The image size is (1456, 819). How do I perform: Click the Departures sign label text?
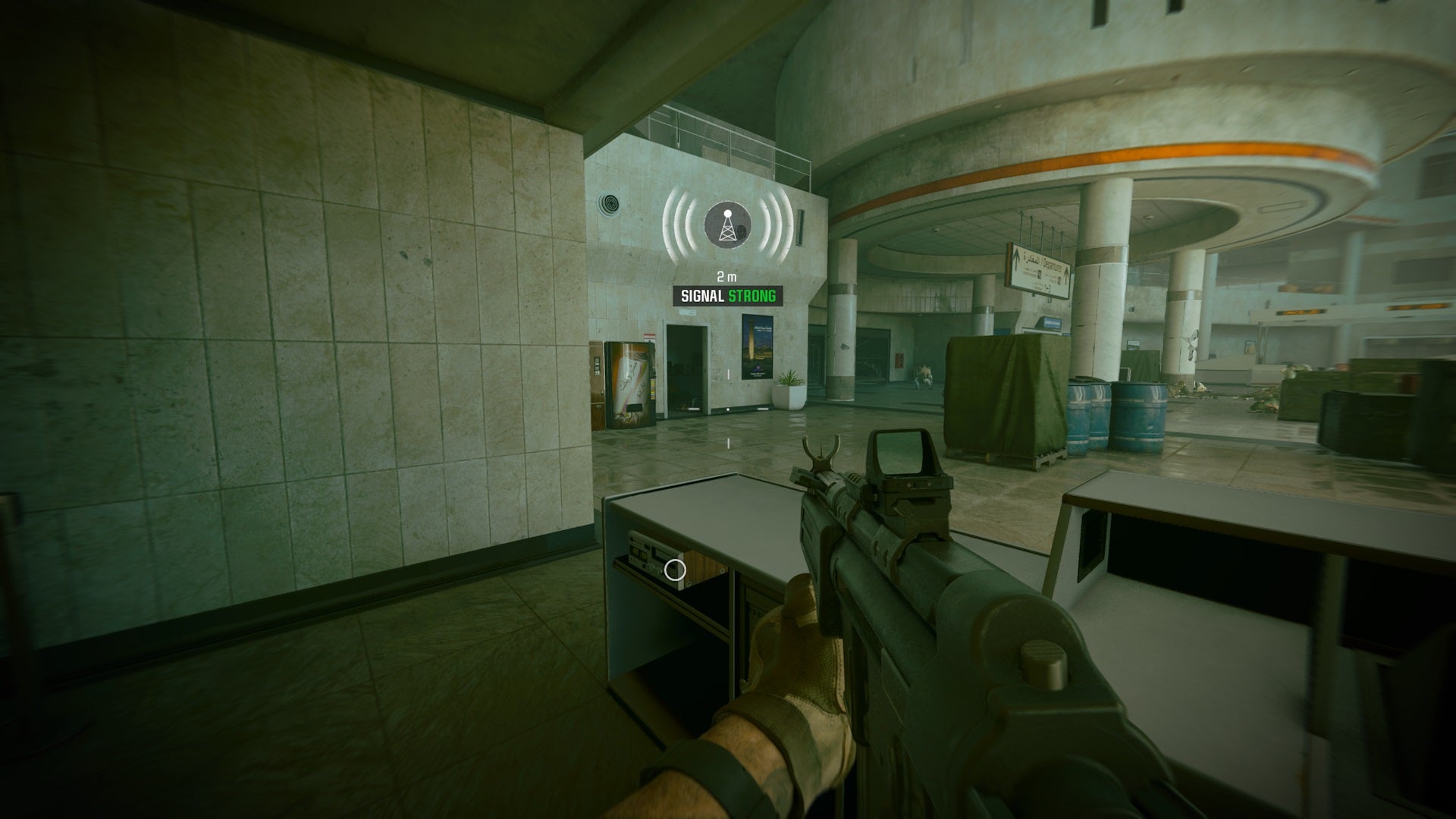point(1051,265)
